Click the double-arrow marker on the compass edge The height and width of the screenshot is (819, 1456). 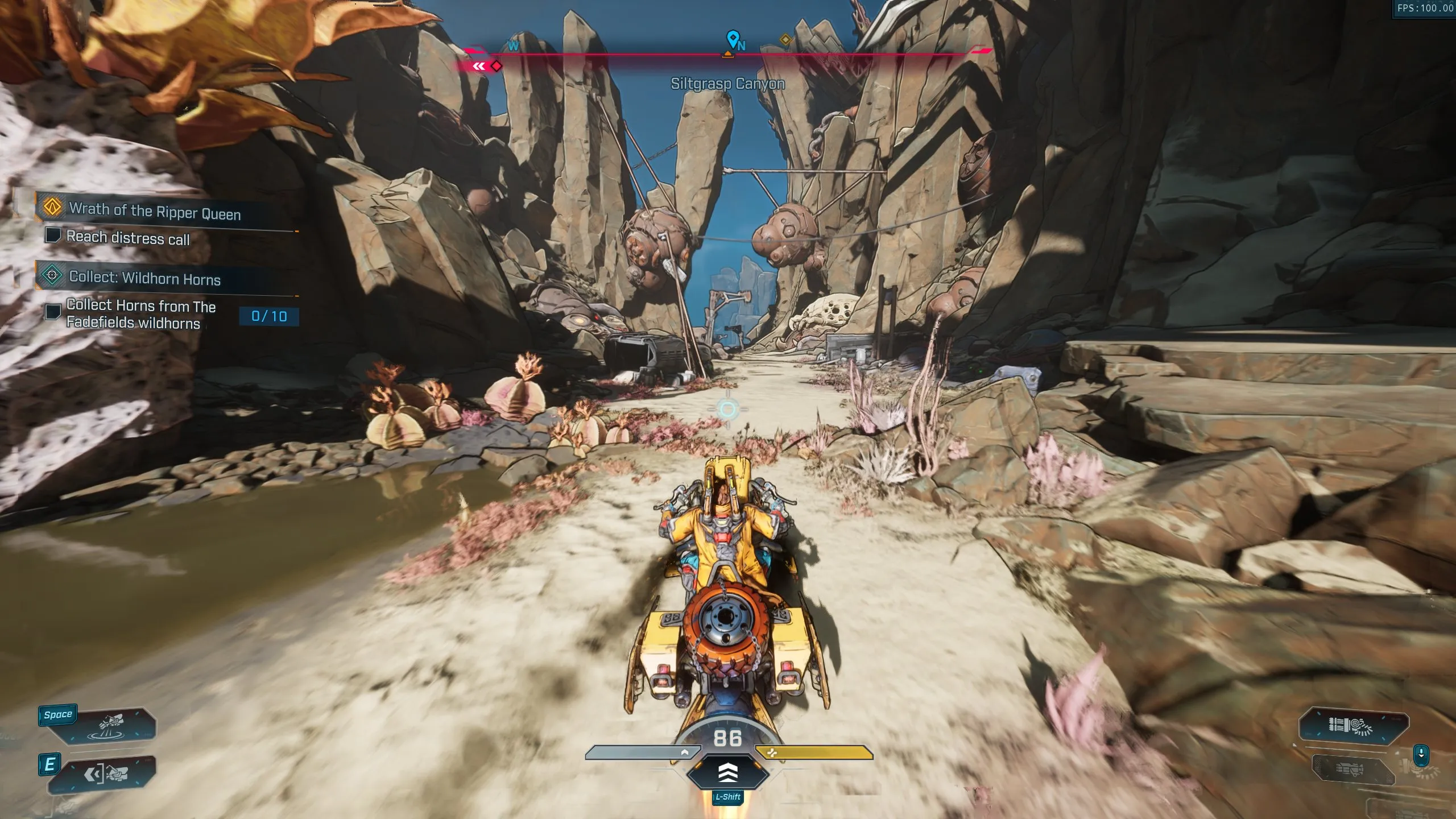[x=479, y=65]
